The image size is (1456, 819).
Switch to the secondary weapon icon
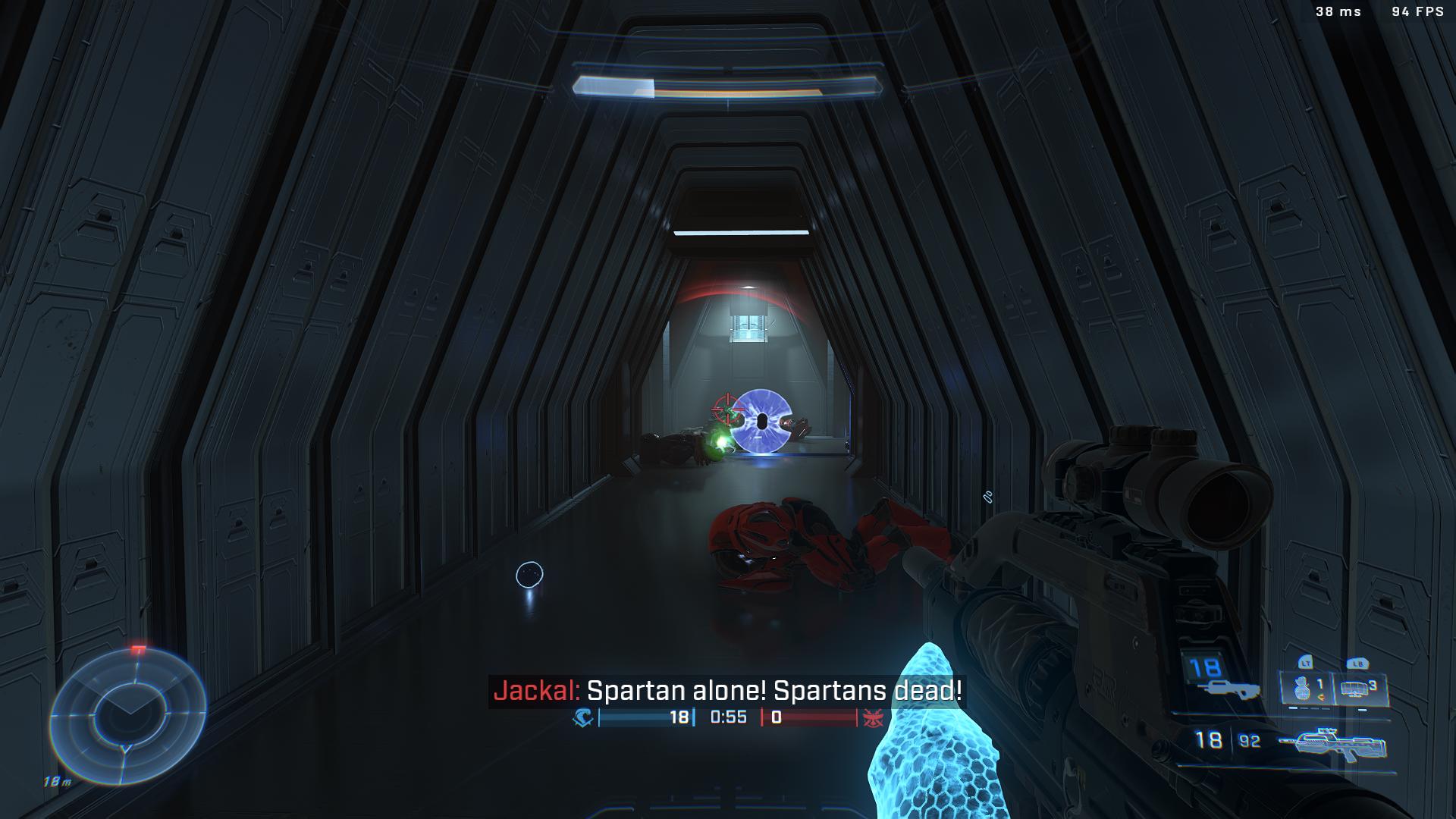tap(1228, 689)
